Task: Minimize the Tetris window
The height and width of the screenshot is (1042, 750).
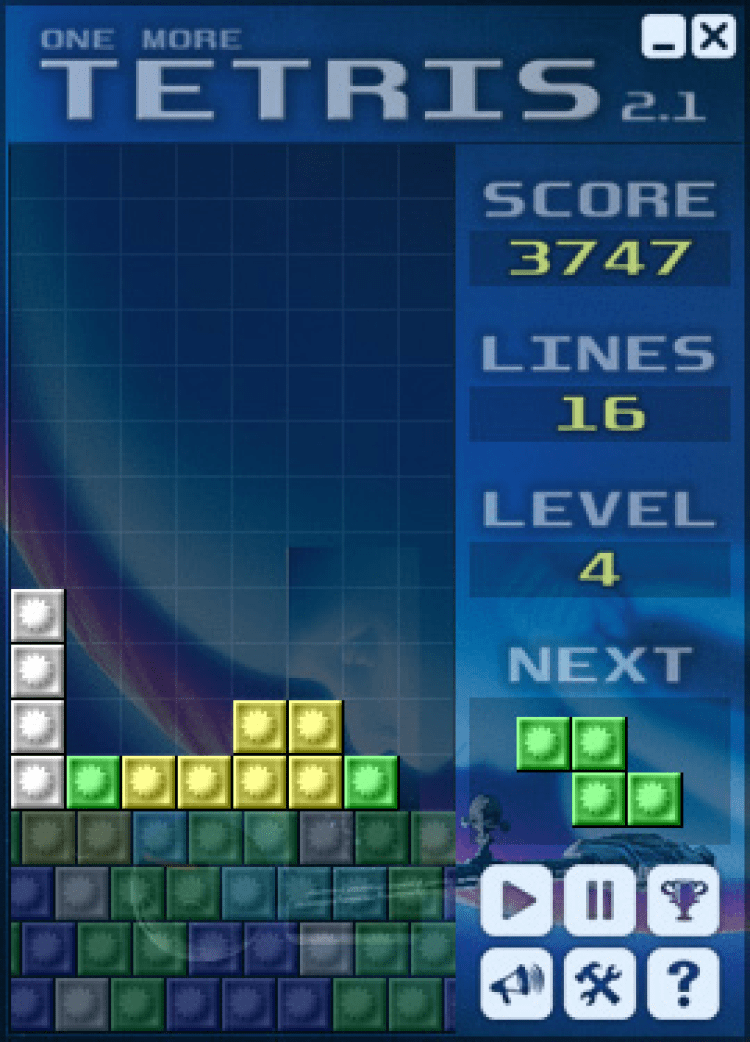Action: click(664, 37)
